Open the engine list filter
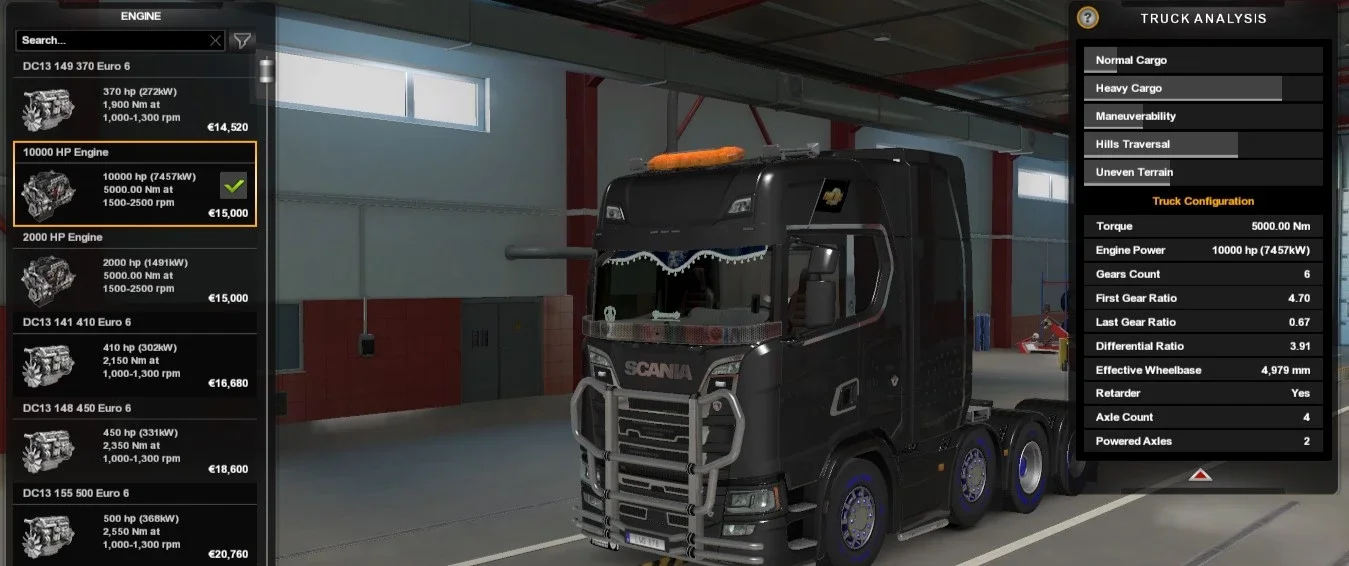 (x=242, y=41)
